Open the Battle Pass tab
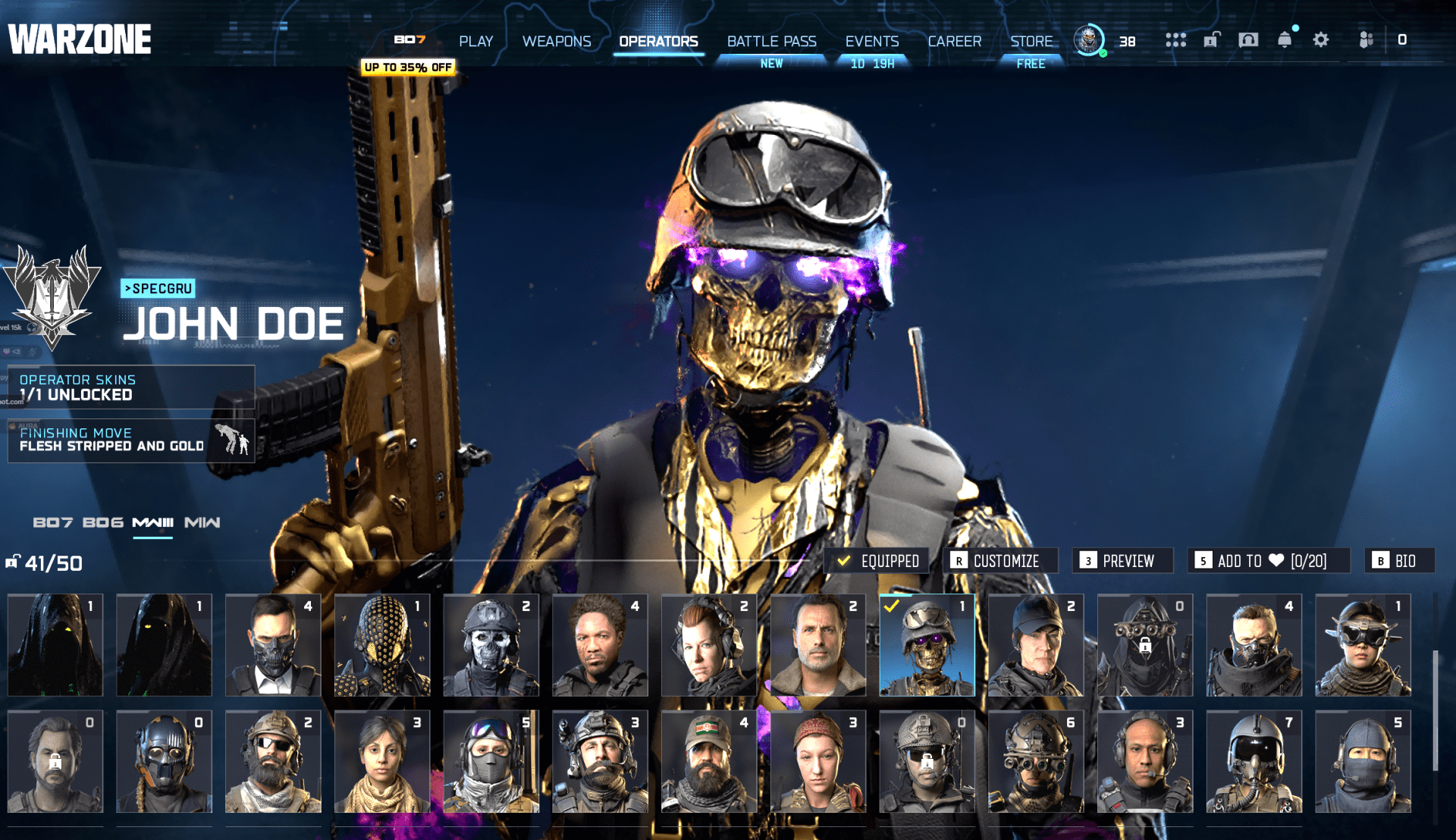The height and width of the screenshot is (840, 1456). (771, 41)
